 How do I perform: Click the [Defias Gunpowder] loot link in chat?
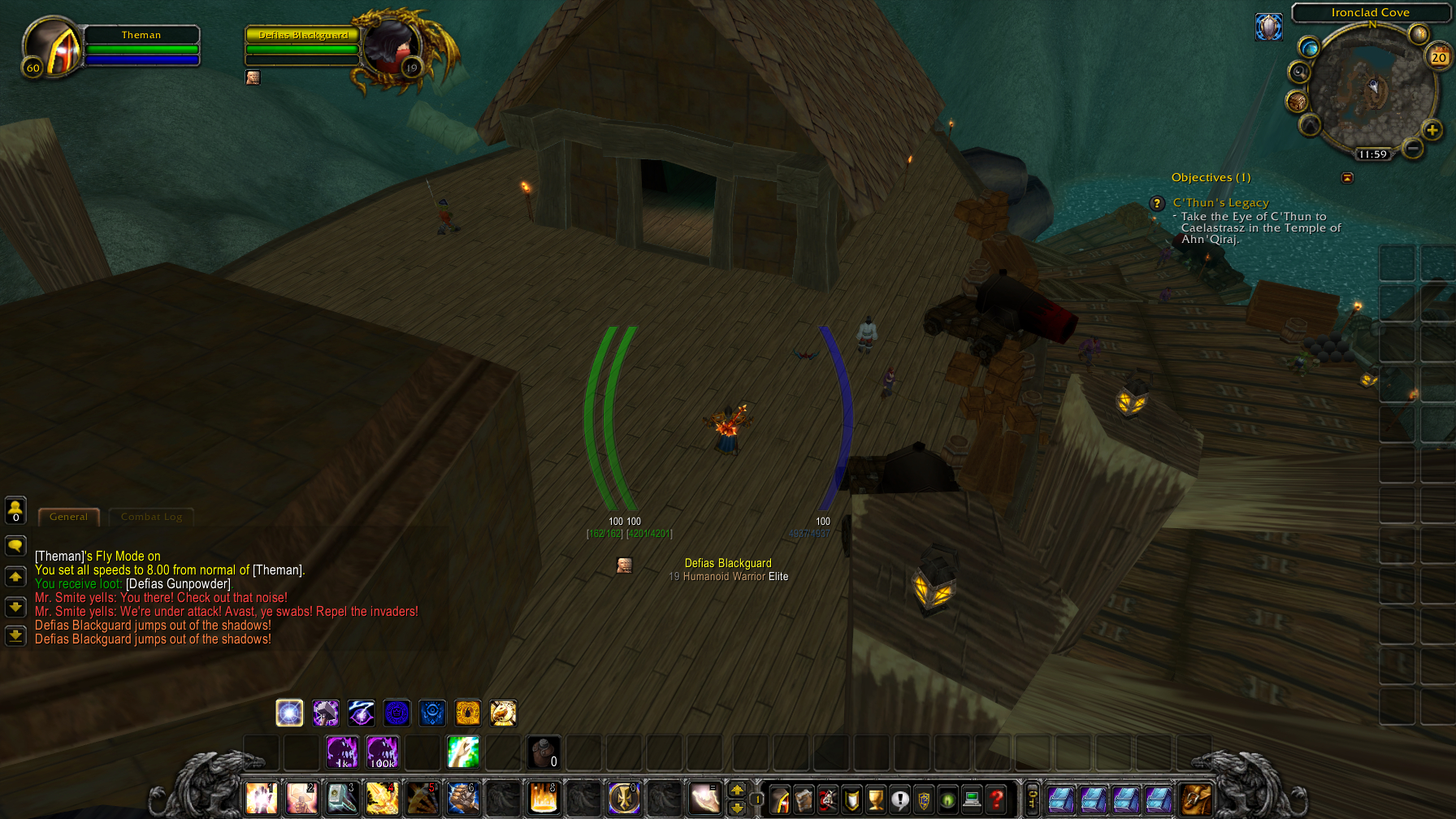coord(176,583)
